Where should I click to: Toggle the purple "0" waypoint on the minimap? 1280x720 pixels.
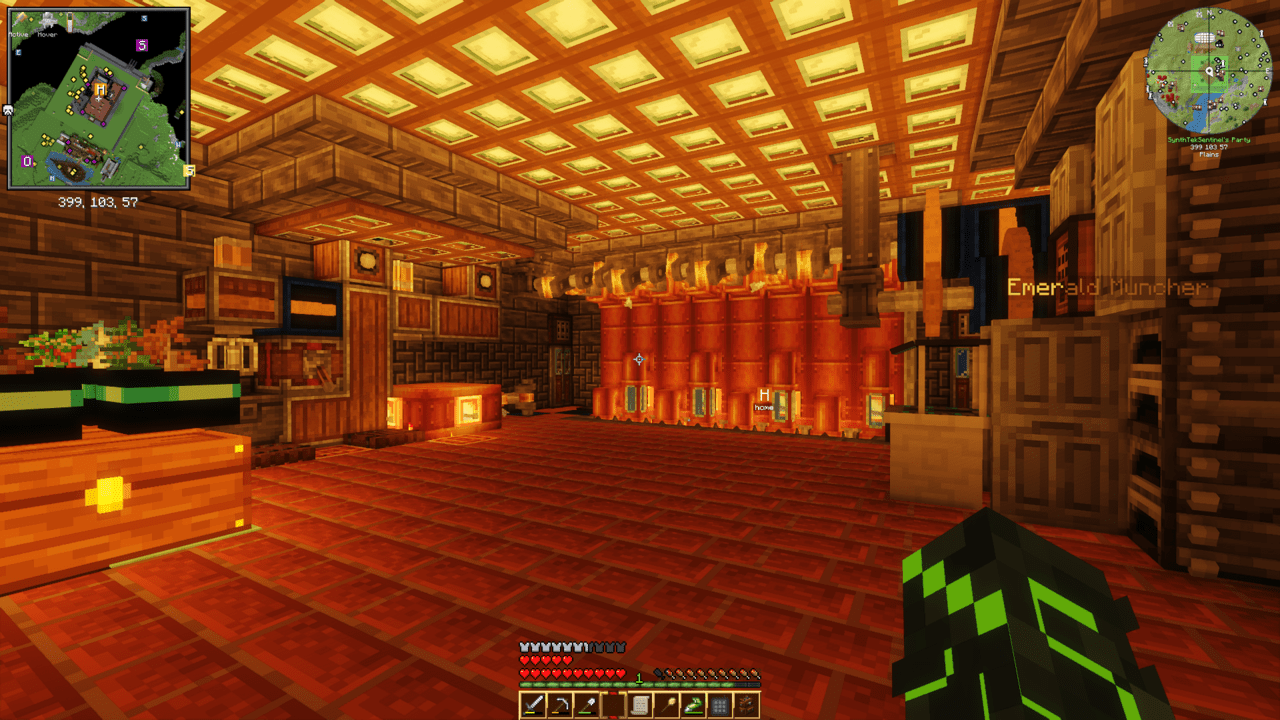pyautogui.click(x=27, y=160)
